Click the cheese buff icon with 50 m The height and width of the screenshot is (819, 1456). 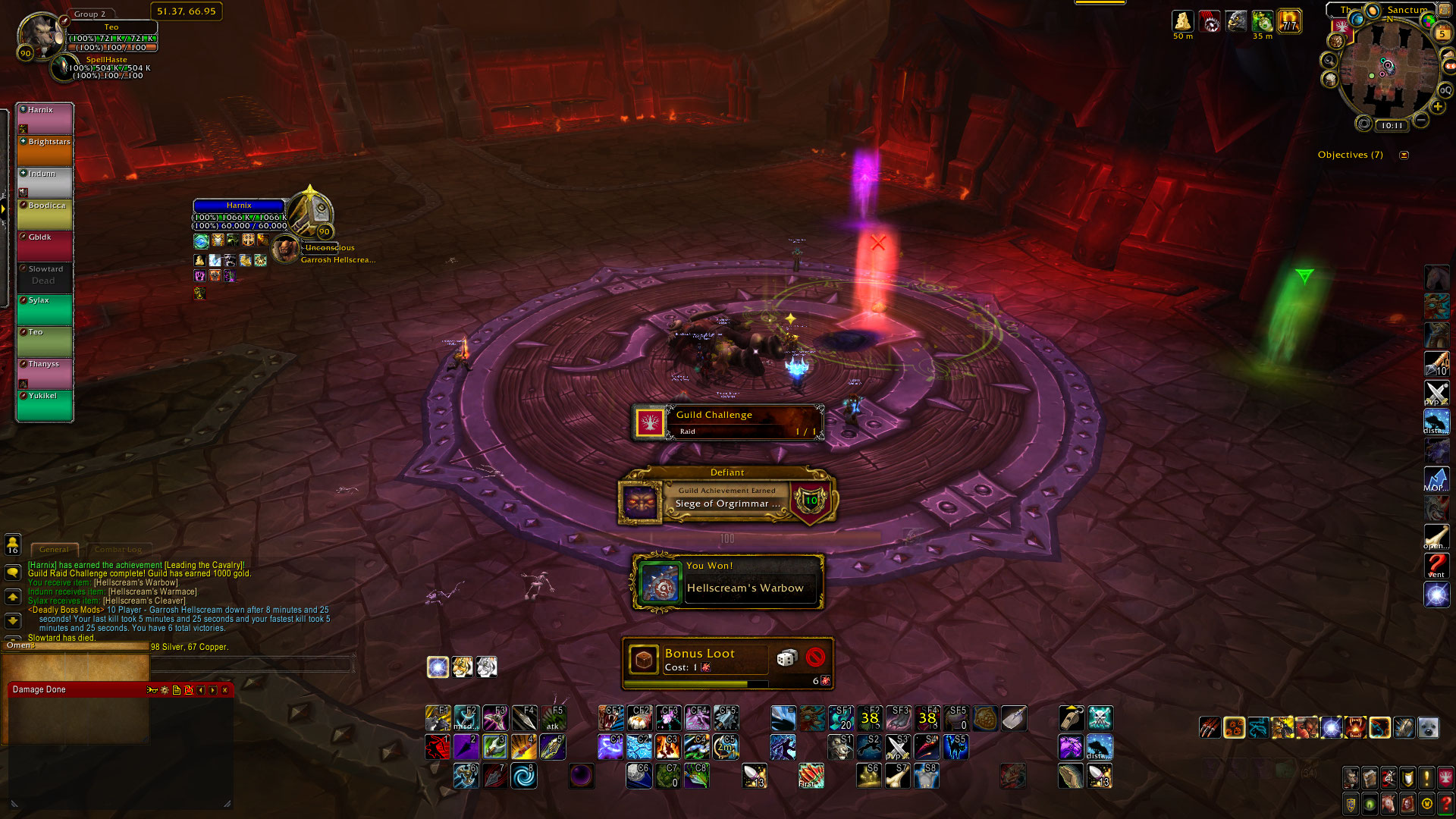(1182, 22)
